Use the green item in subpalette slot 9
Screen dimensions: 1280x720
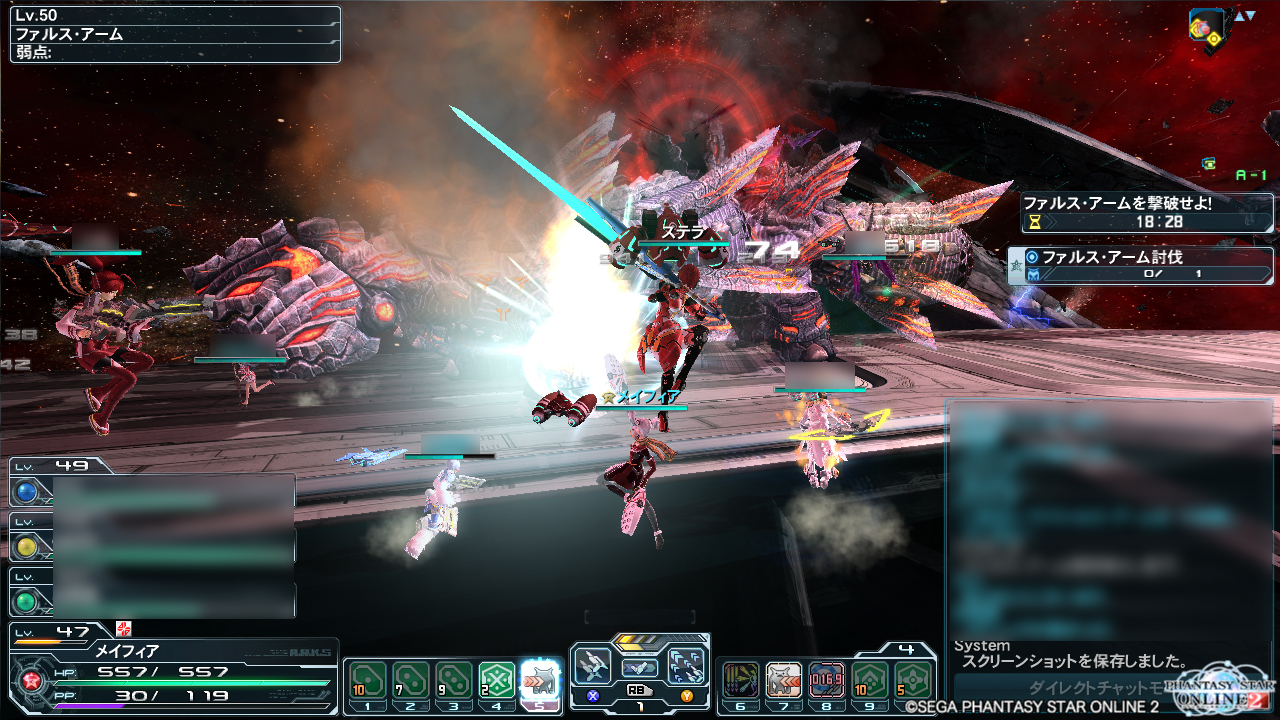coord(870,680)
